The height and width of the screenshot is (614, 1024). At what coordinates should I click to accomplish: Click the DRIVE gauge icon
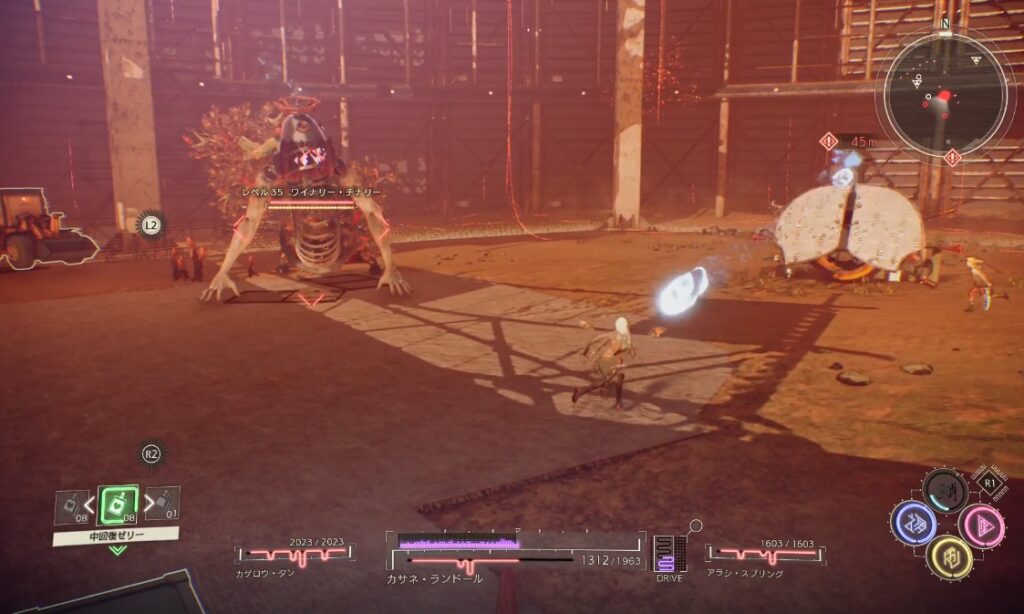[x=669, y=555]
